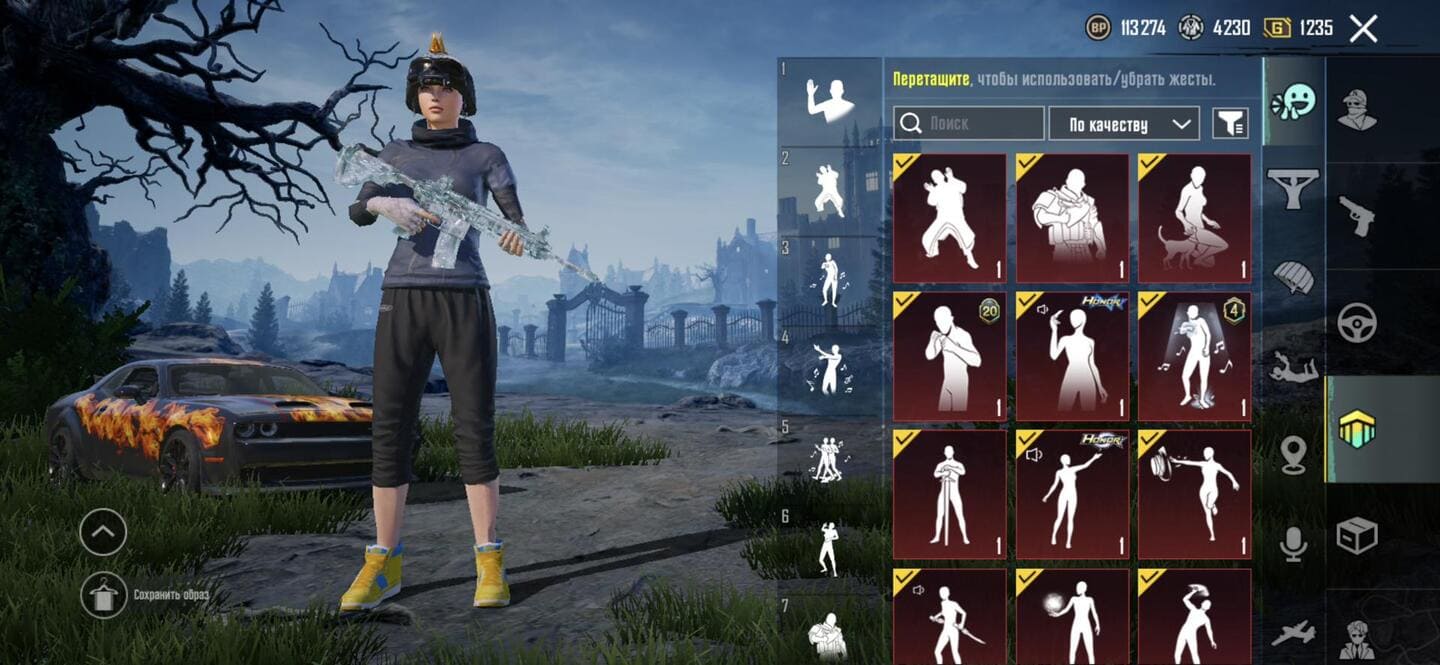Save the outfit with "Сохранить образ"
1440x665 pixels.
[x=104, y=595]
